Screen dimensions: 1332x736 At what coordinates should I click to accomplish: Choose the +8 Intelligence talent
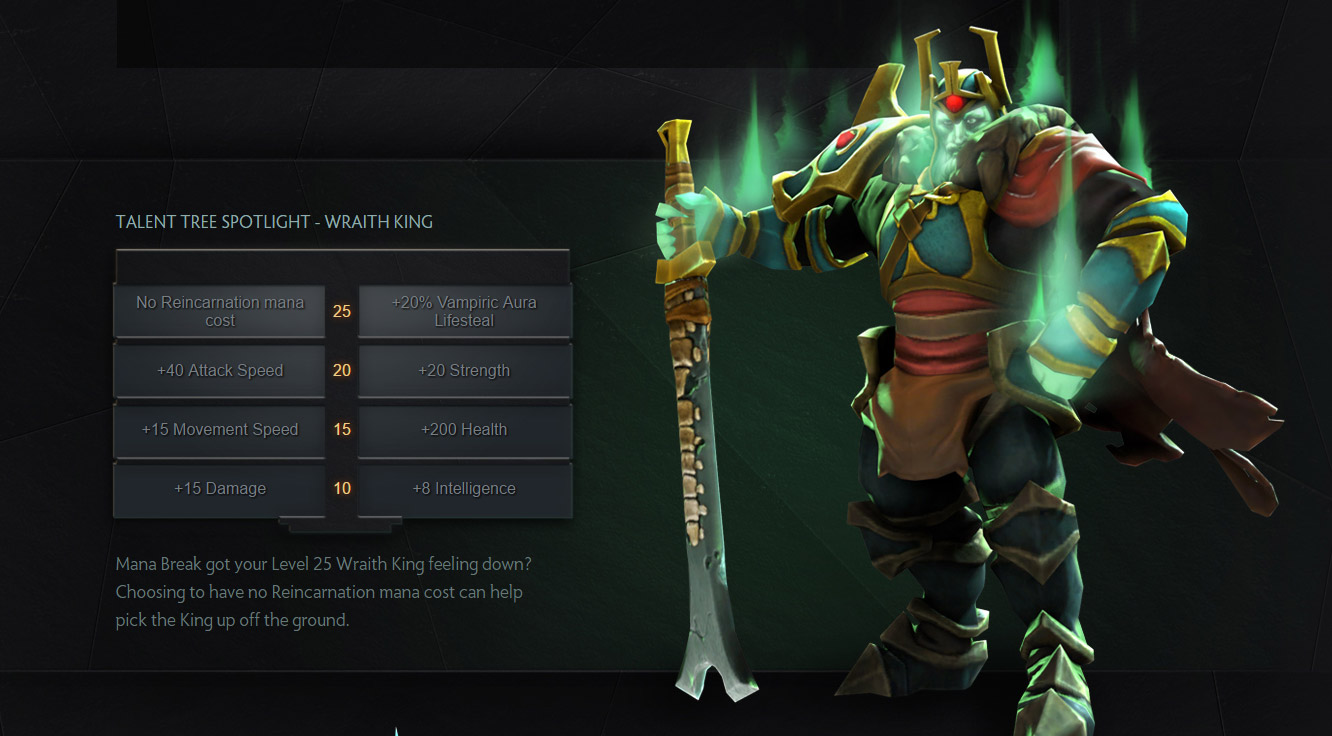point(464,489)
